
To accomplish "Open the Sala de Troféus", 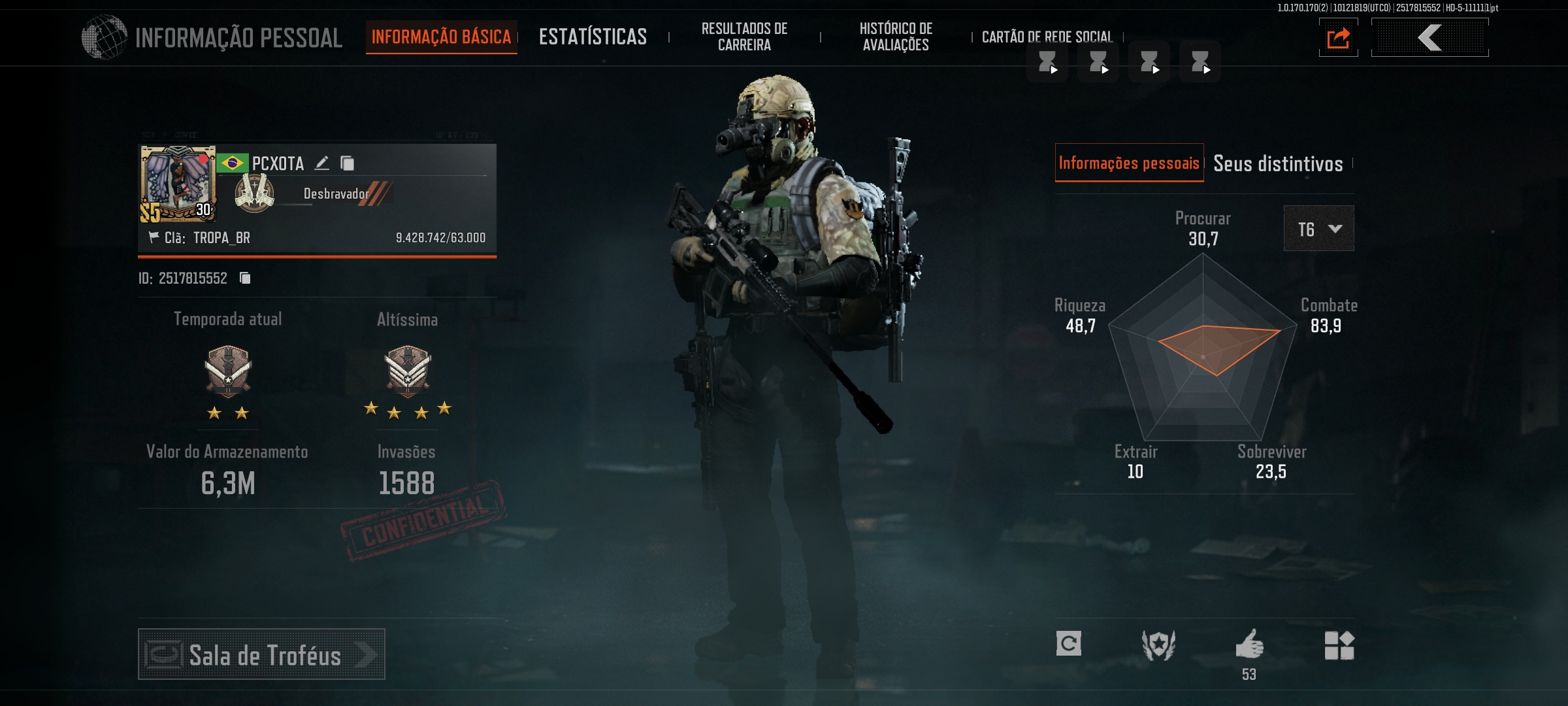I will click(261, 654).
